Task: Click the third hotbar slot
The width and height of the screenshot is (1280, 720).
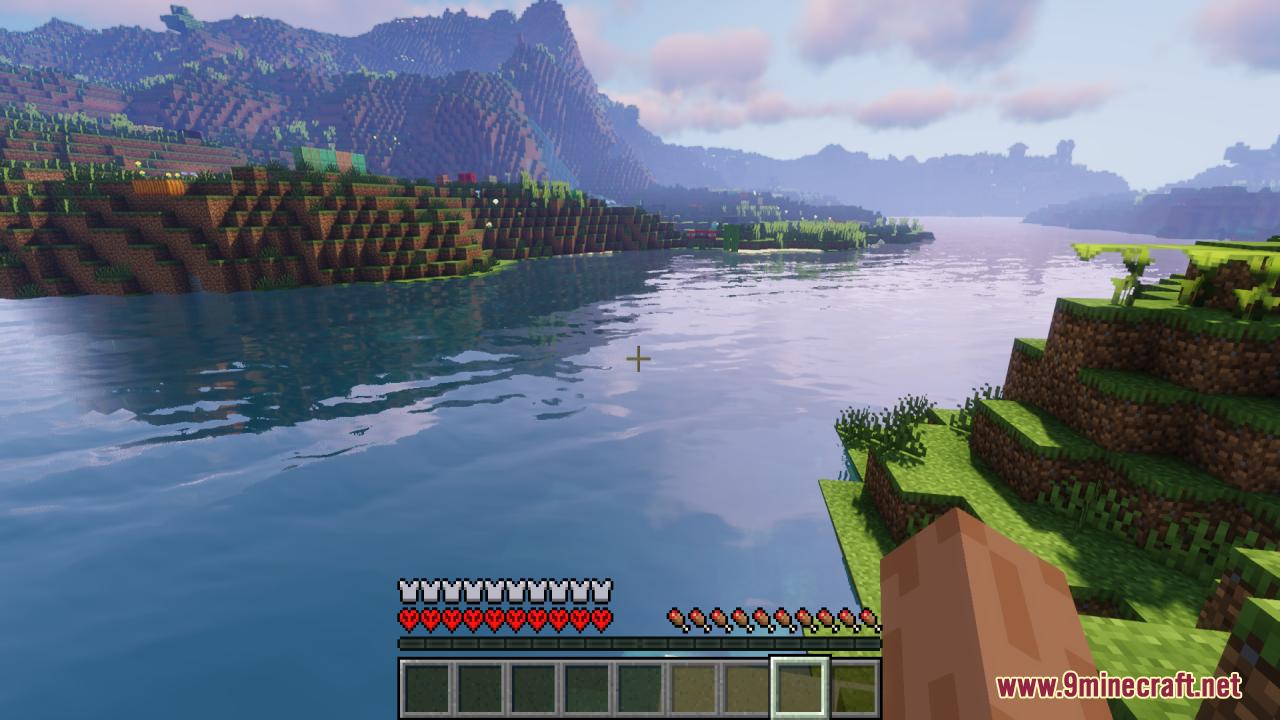Action: (x=534, y=688)
